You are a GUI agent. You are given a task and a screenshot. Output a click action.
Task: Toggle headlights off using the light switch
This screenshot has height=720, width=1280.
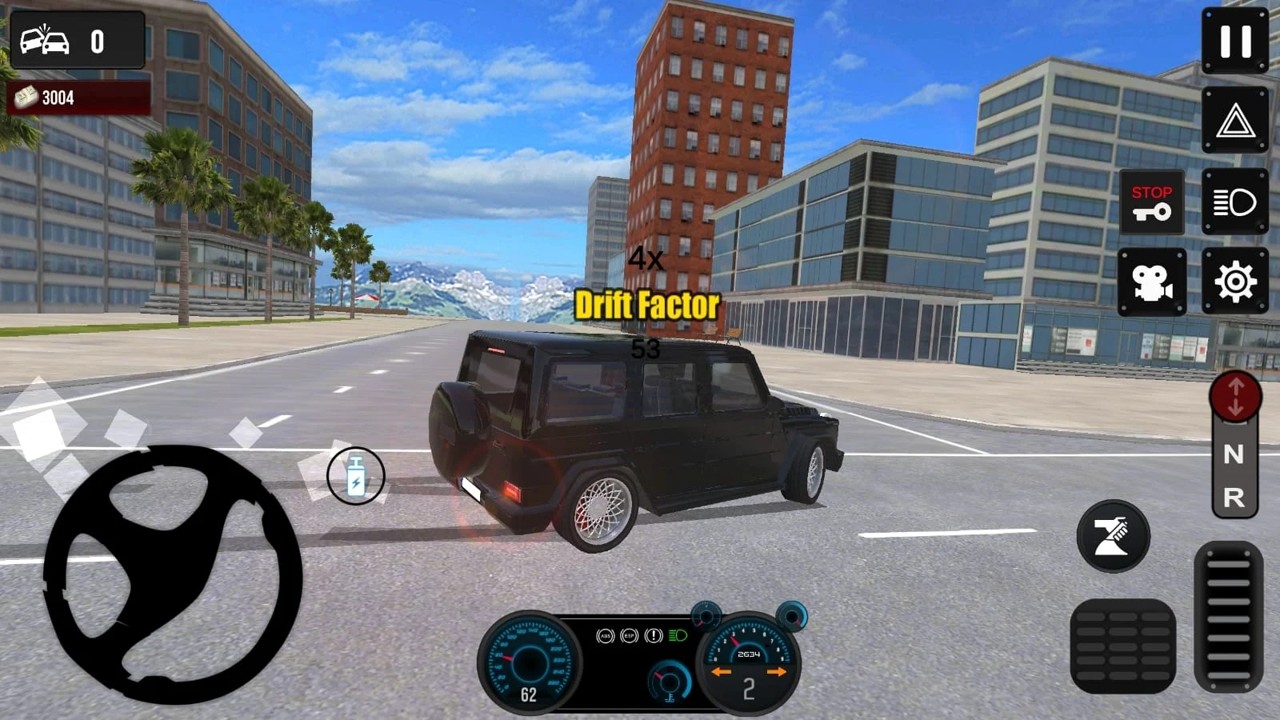[x=1235, y=202]
